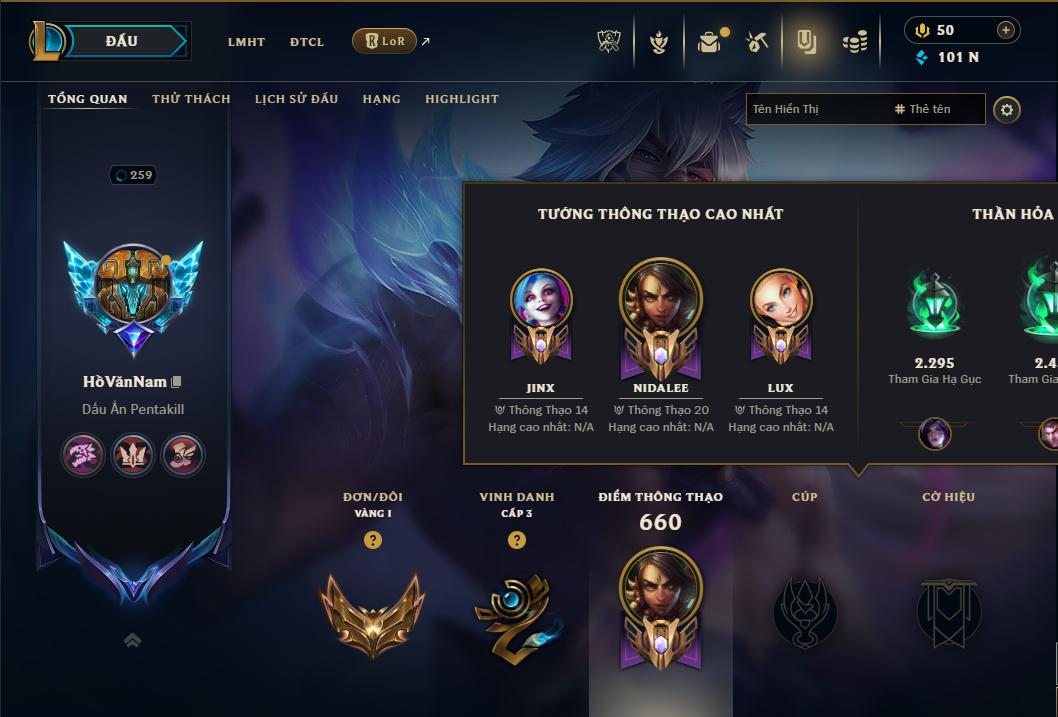Open the ĐTCL menu
This screenshot has height=717, width=1058.
(307, 42)
